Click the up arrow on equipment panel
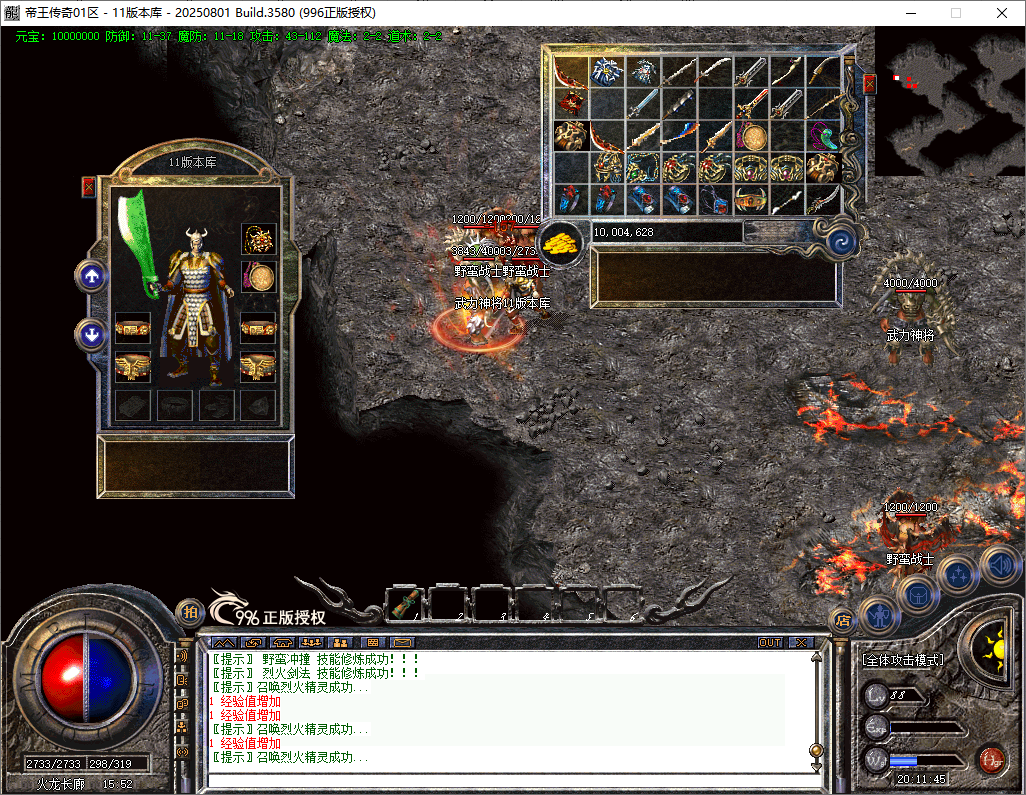The image size is (1026, 795). [x=93, y=276]
